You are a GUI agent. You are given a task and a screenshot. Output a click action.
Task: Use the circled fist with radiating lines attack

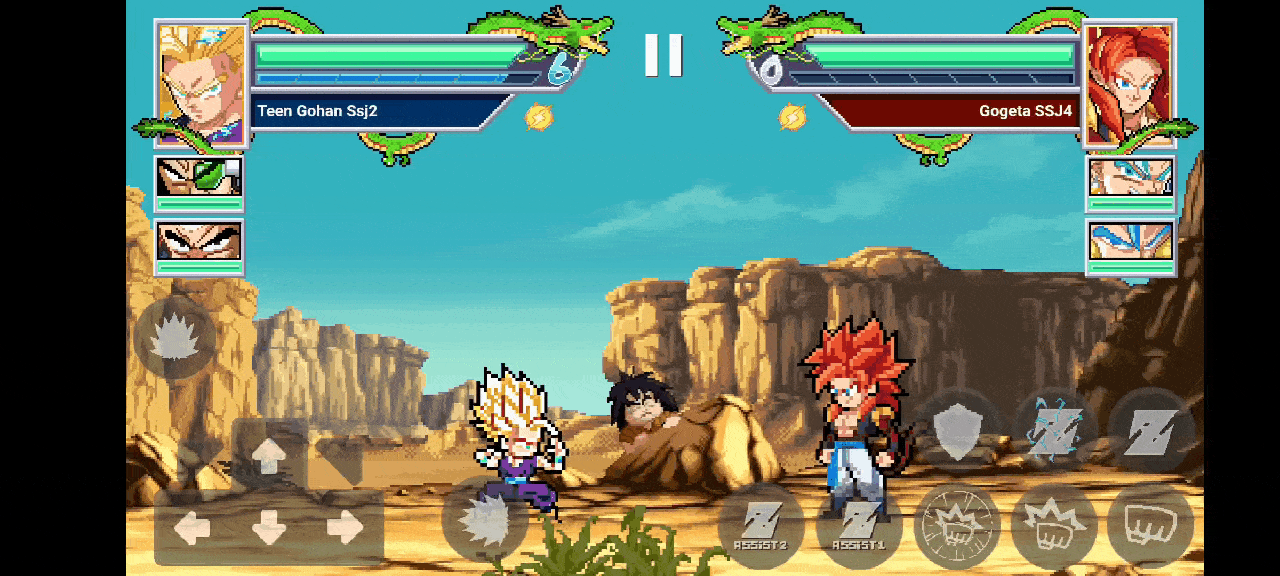[957, 526]
